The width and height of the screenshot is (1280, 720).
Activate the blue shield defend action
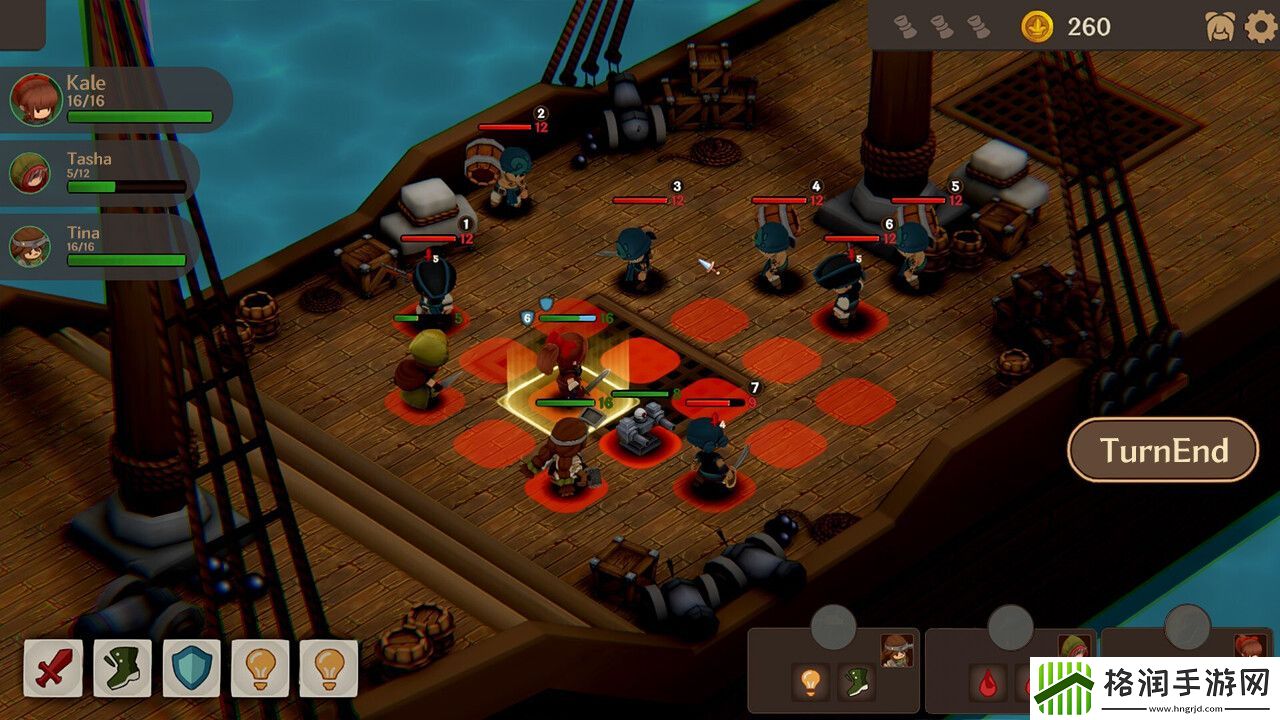(191, 668)
